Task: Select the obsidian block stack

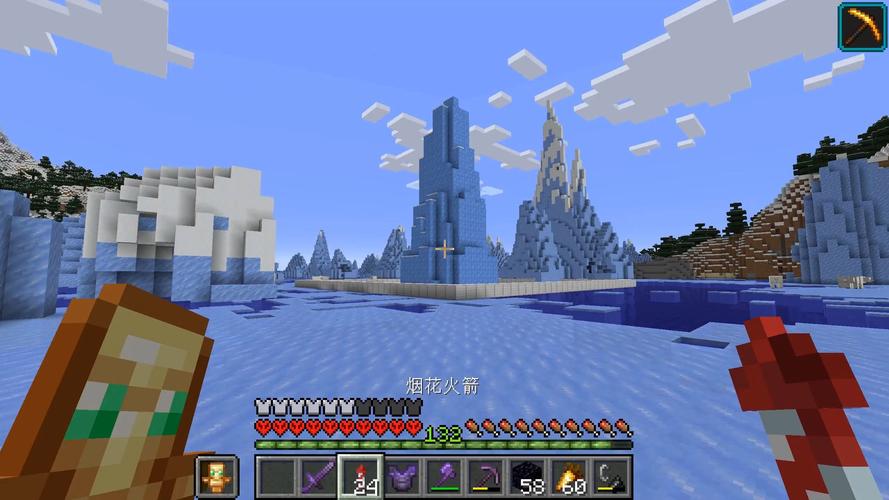Action: pos(528,475)
